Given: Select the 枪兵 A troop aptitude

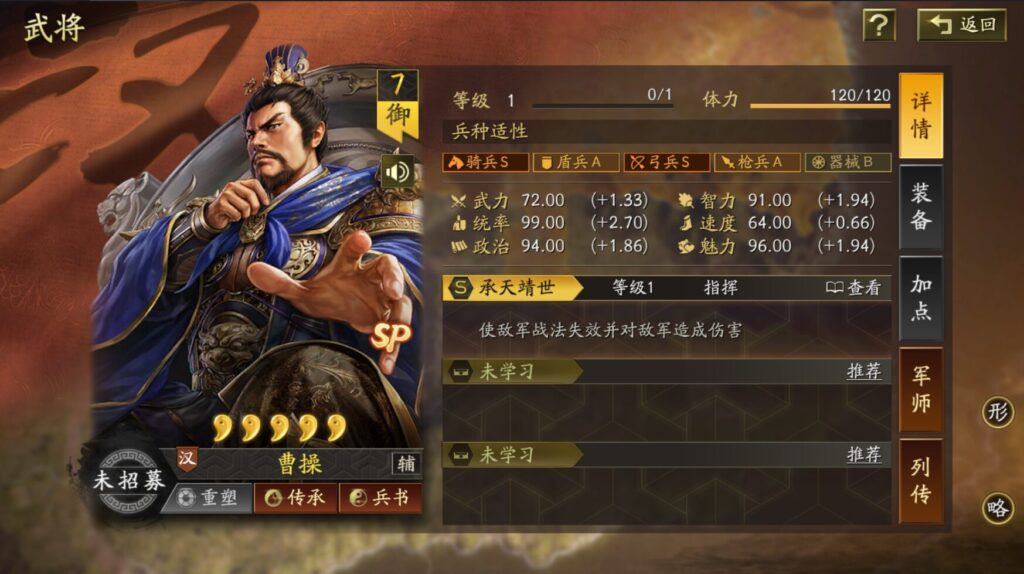Looking at the screenshot, I should tap(759, 162).
